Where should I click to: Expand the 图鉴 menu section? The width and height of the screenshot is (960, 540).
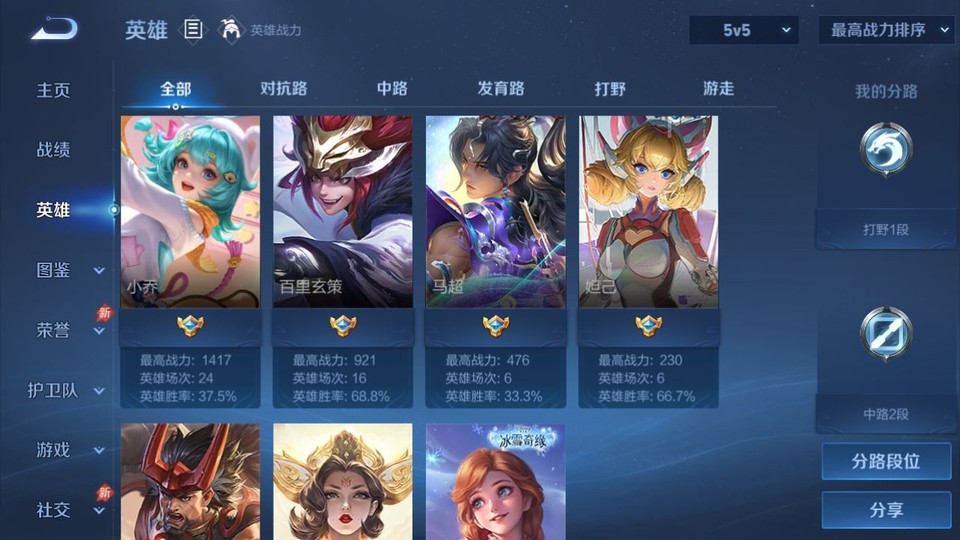[67, 270]
